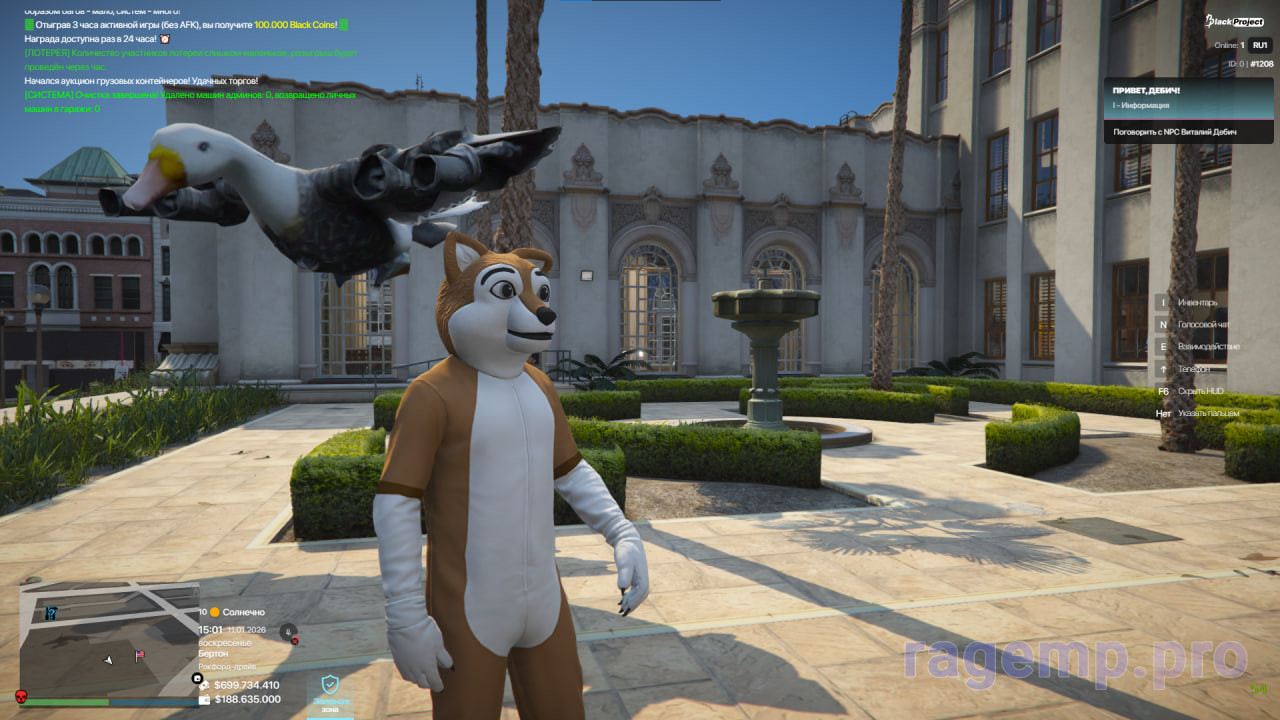The height and width of the screenshot is (720, 1280).
Task: Open the quest panel "Привет, Дебич!"
Action: (x=1188, y=110)
